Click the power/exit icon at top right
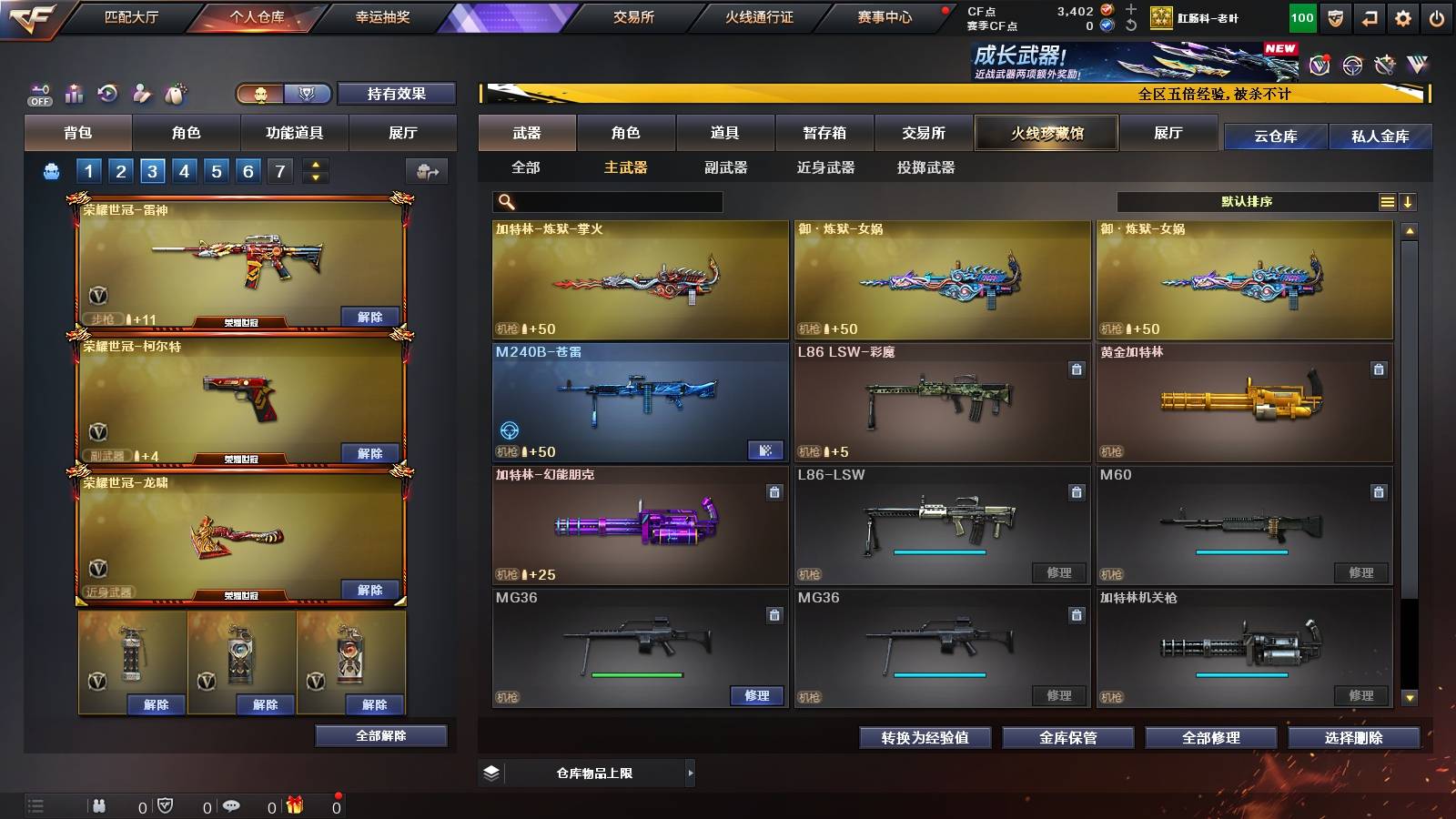This screenshot has width=1456, height=819. (1434, 17)
